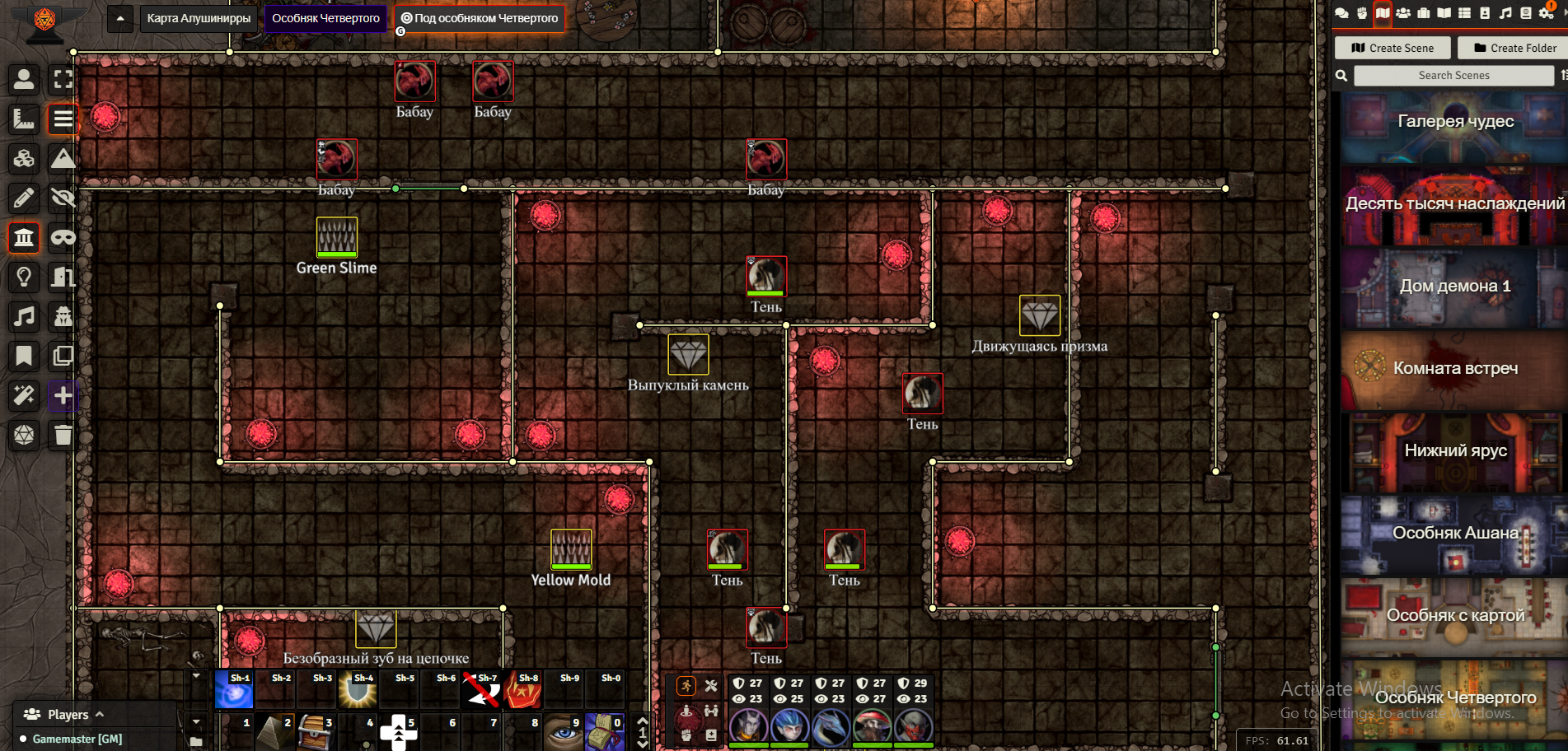Open the Особняк Четвертого scene tab
The width and height of the screenshot is (1568, 751).
tap(325, 18)
